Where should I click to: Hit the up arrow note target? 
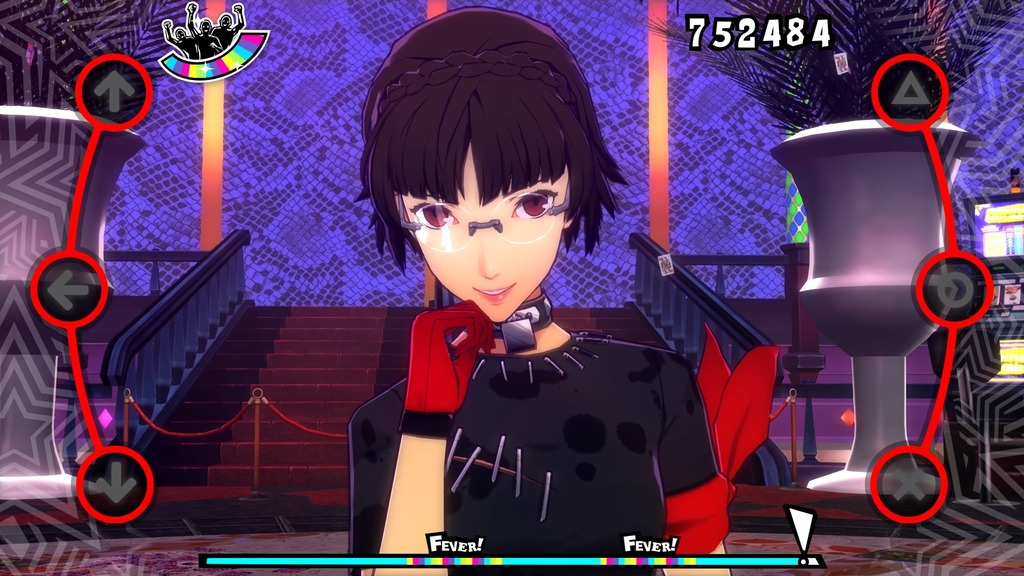pos(114,92)
